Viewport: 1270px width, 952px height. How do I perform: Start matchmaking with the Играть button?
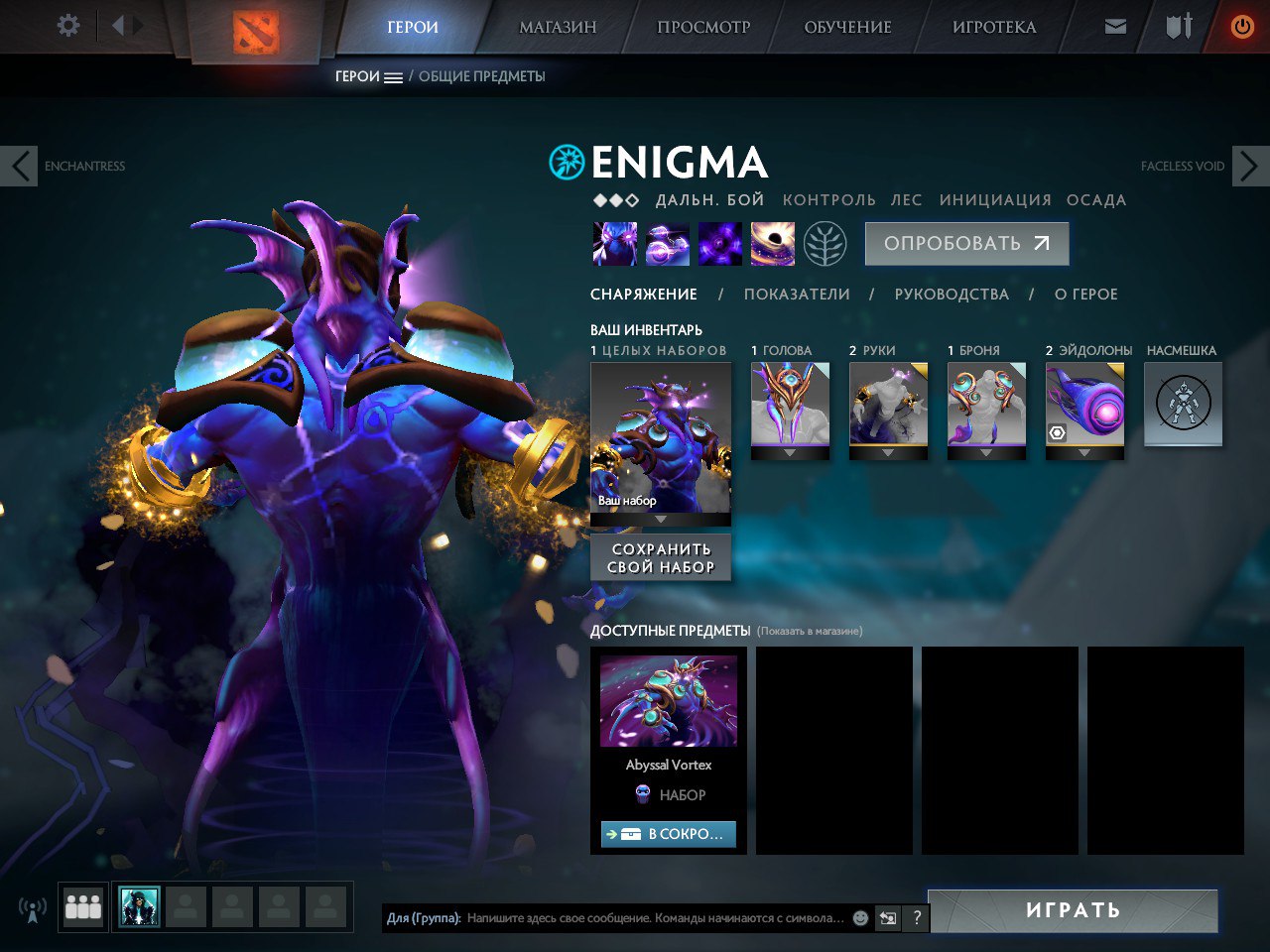1073,910
